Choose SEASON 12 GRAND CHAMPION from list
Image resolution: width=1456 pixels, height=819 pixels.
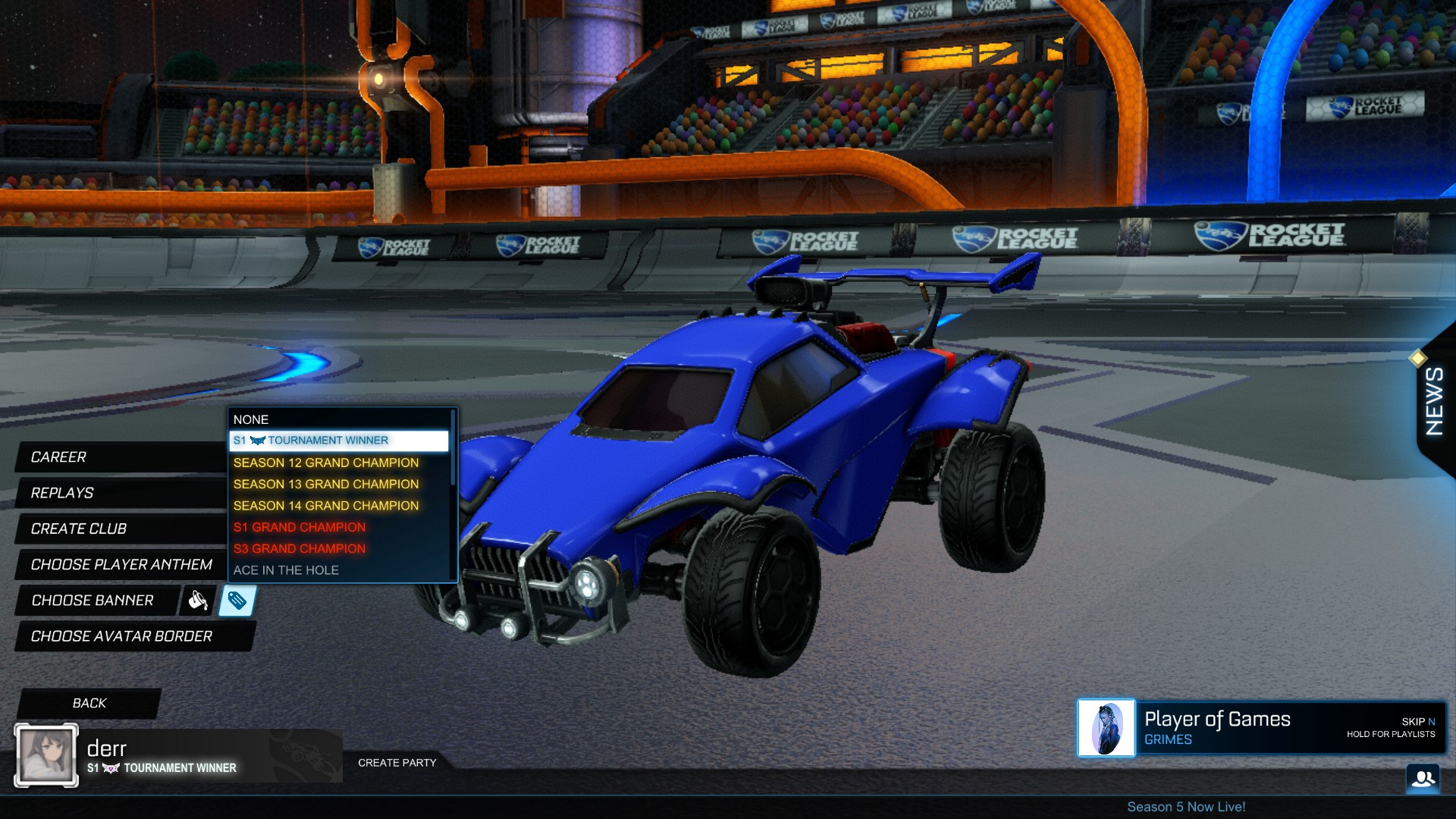pyautogui.click(x=326, y=462)
